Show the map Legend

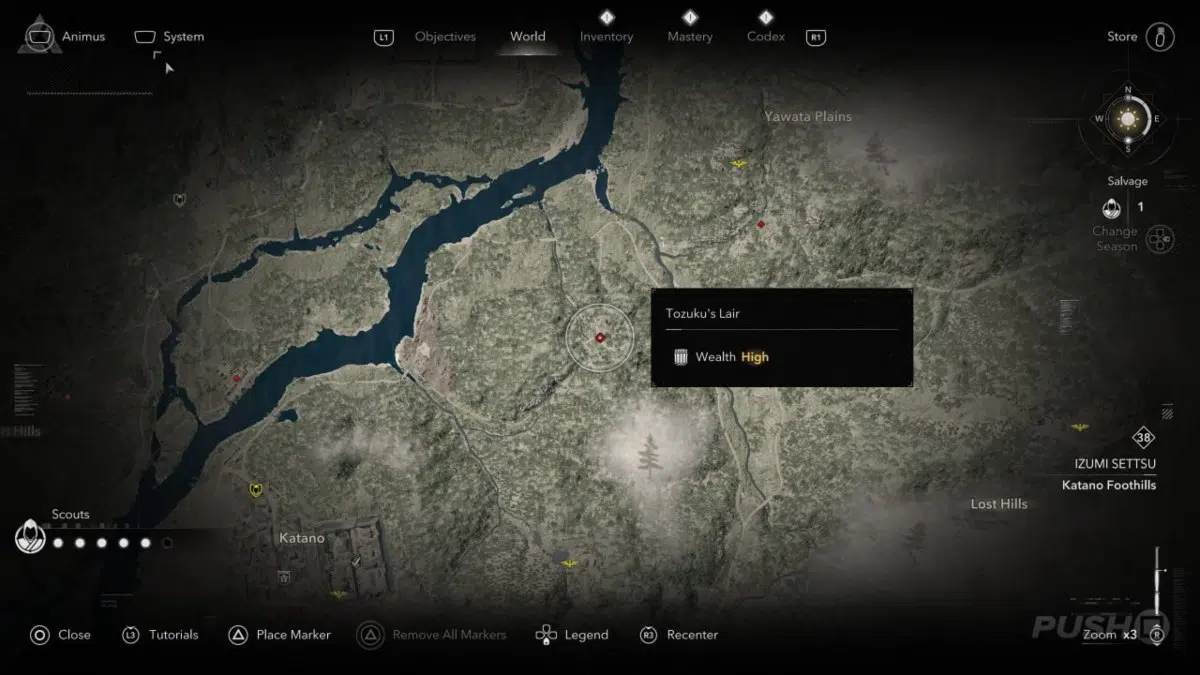click(572, 634)
